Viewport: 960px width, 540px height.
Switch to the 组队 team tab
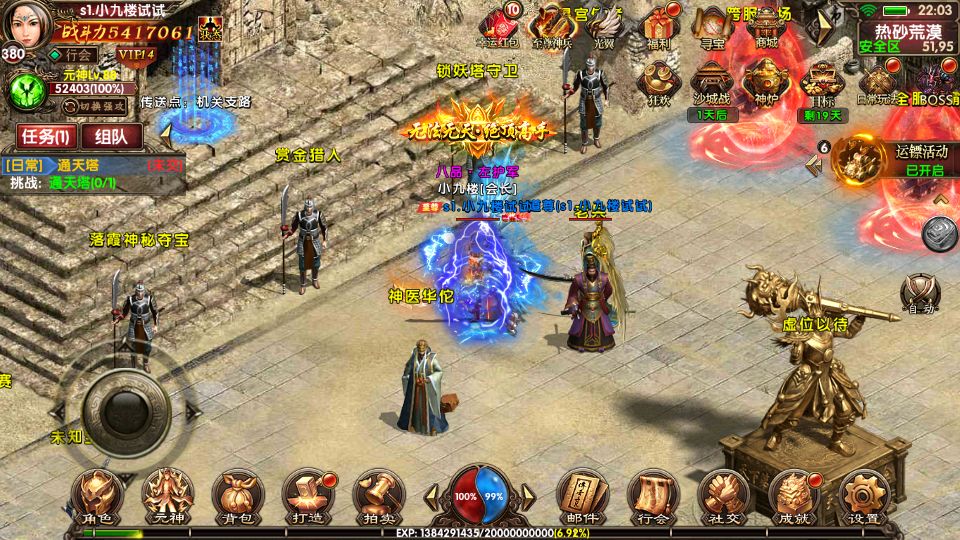click(110, 137)
